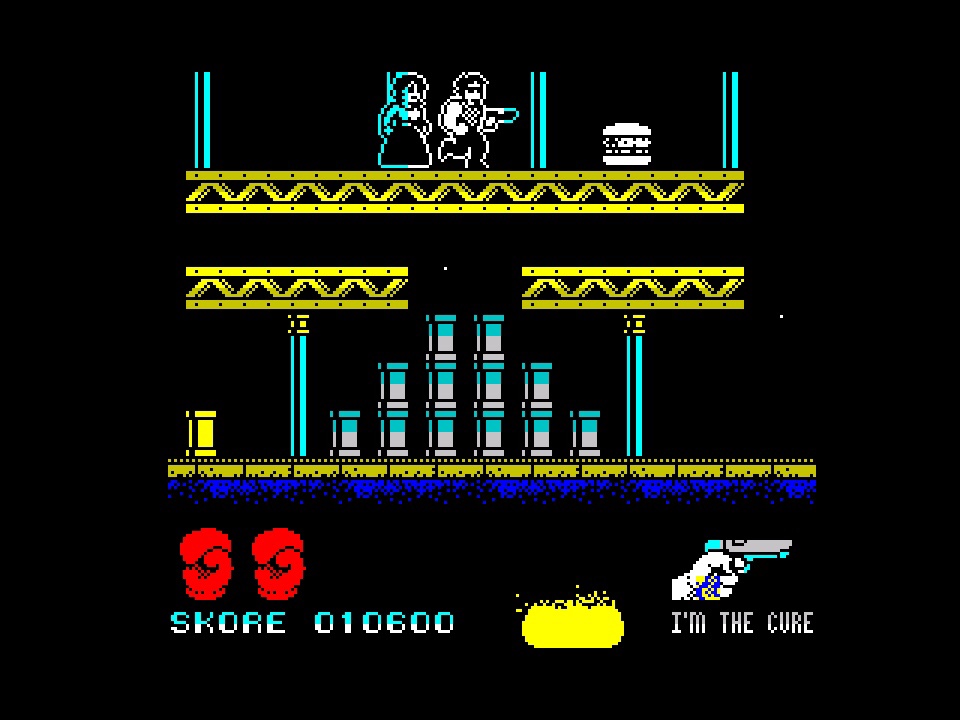960x720 pixels.
Task: Select the pistol-in-hand weapon icon
Action: click(731, 568)
